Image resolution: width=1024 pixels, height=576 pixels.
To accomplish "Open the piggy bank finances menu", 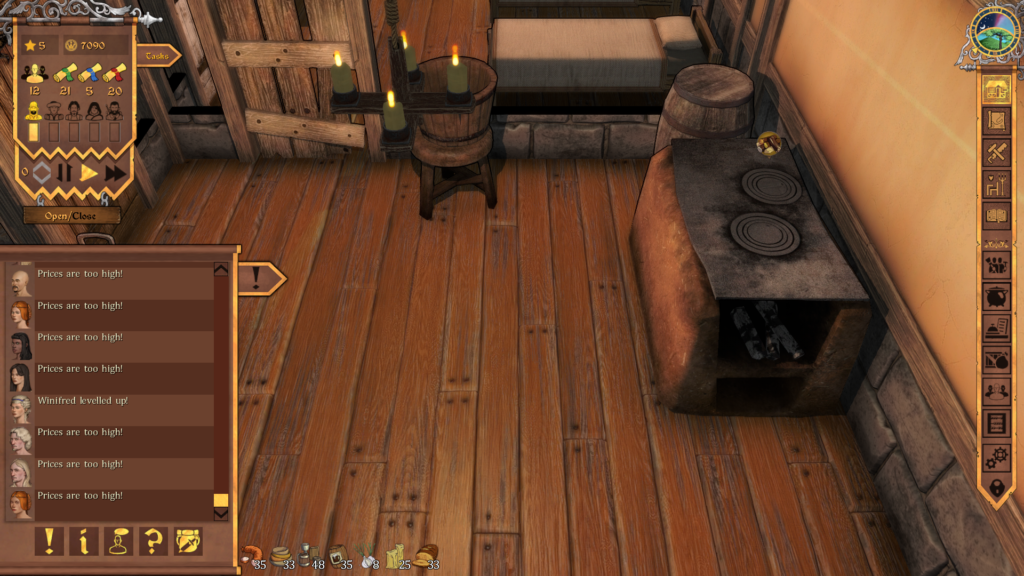I will (995, 297).
